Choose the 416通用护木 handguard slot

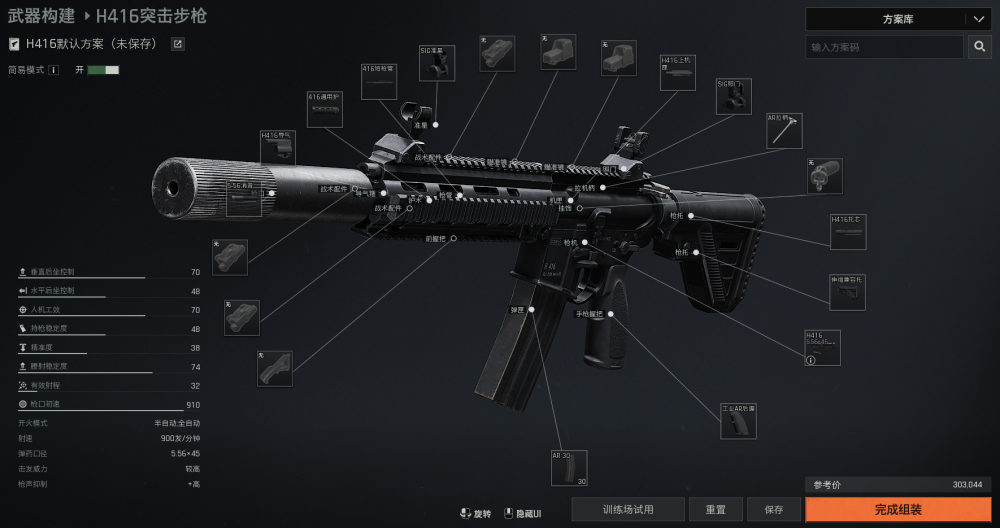pos(325,110)
